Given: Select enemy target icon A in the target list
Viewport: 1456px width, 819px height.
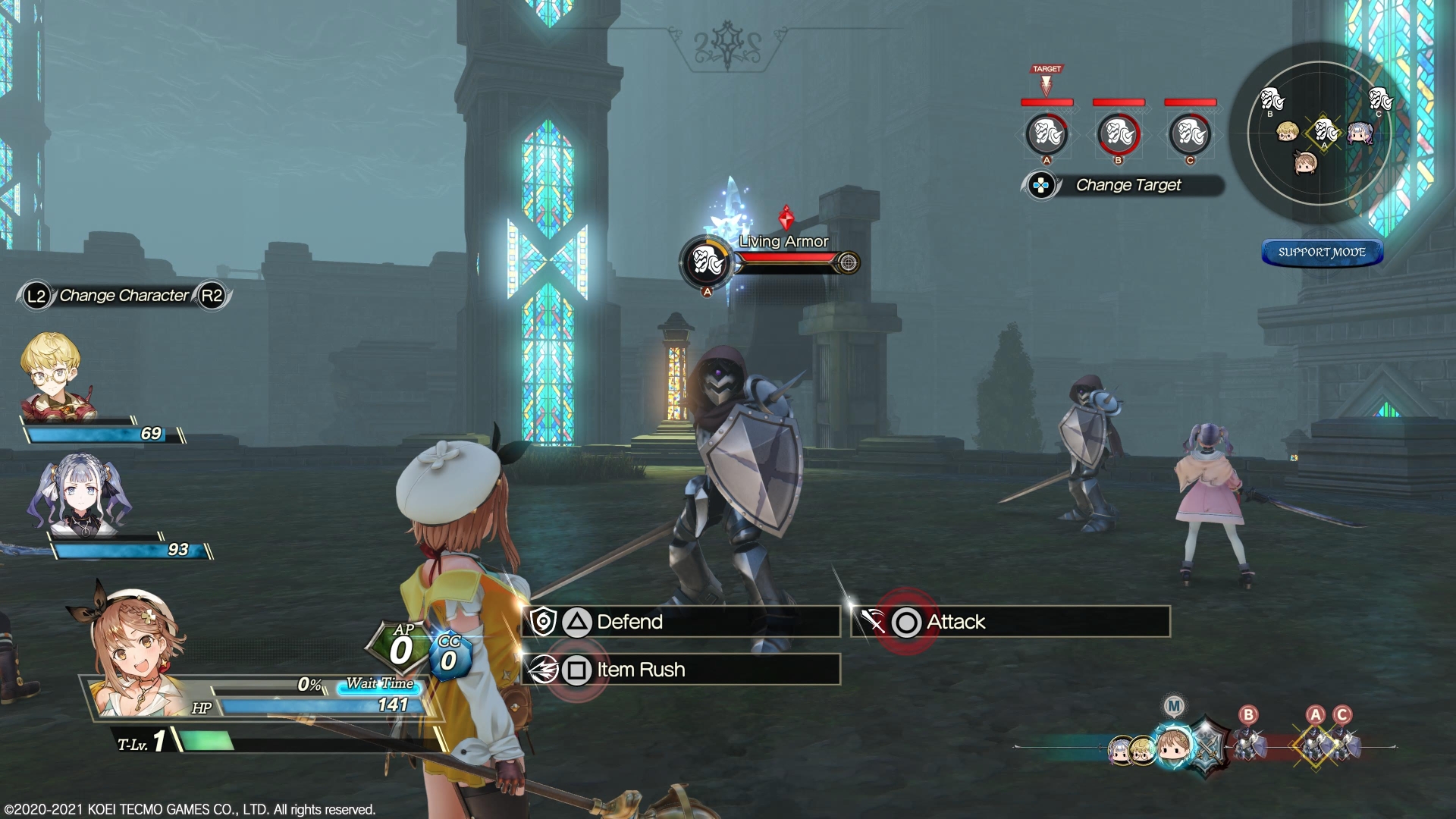Looking at the screenshot, I should pos(1048,135).
